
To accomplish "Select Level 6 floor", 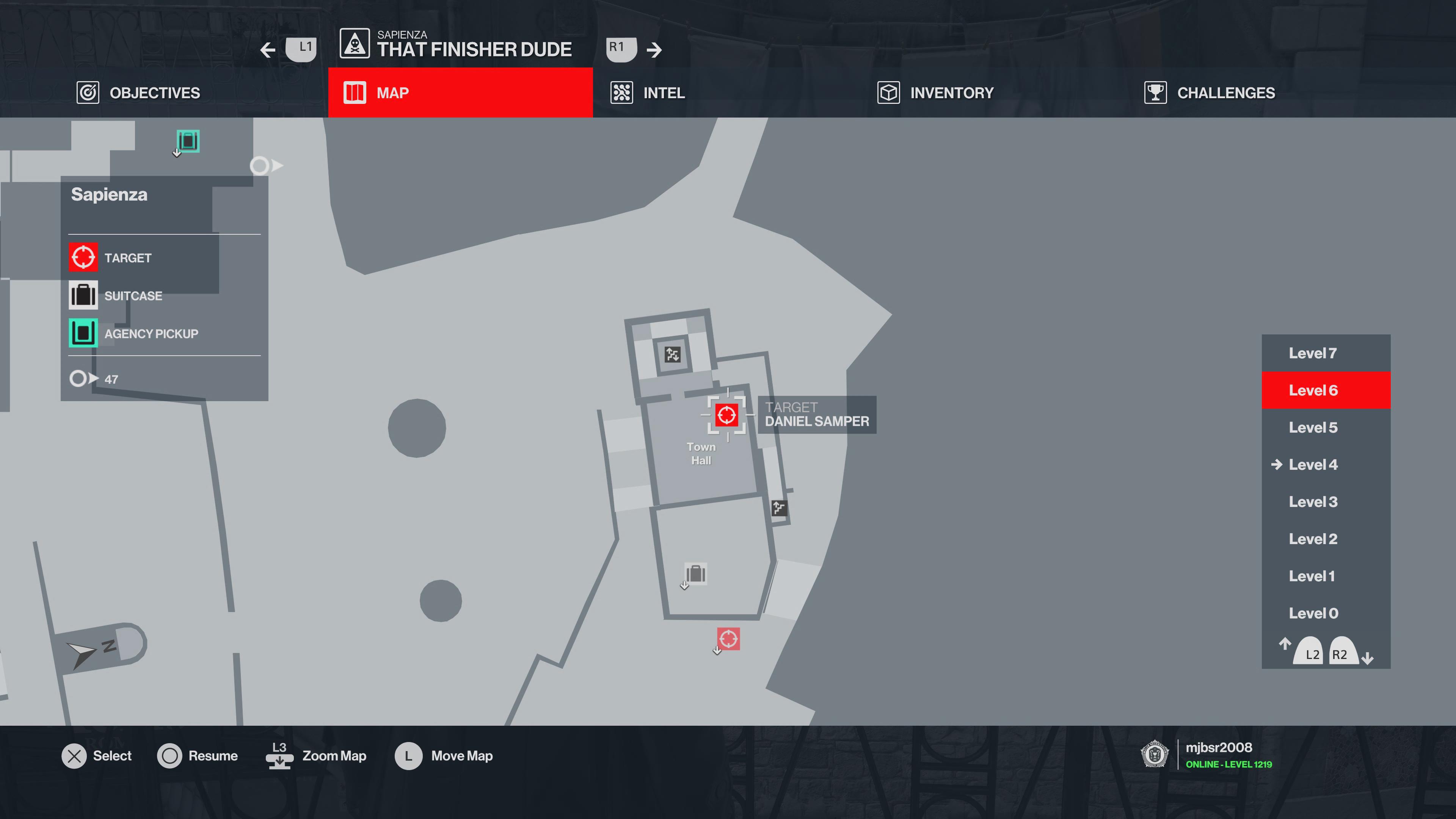I will coord(1312,391).
